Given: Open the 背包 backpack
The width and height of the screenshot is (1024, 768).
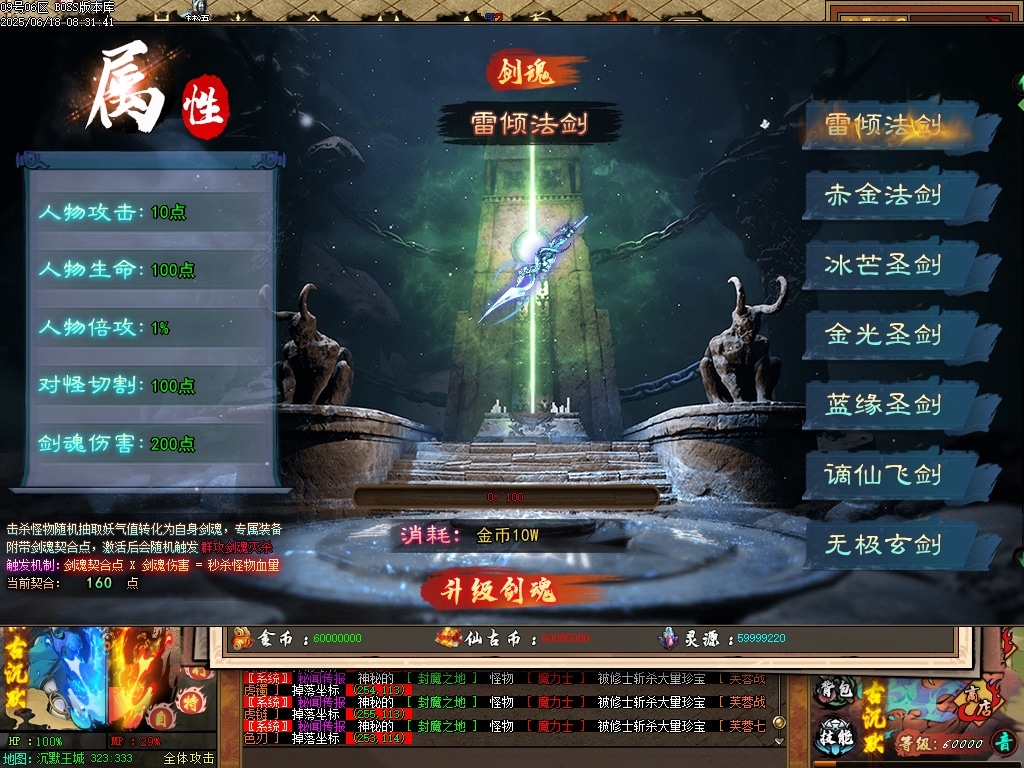Looking at the screenshot, I should [832, 691].
